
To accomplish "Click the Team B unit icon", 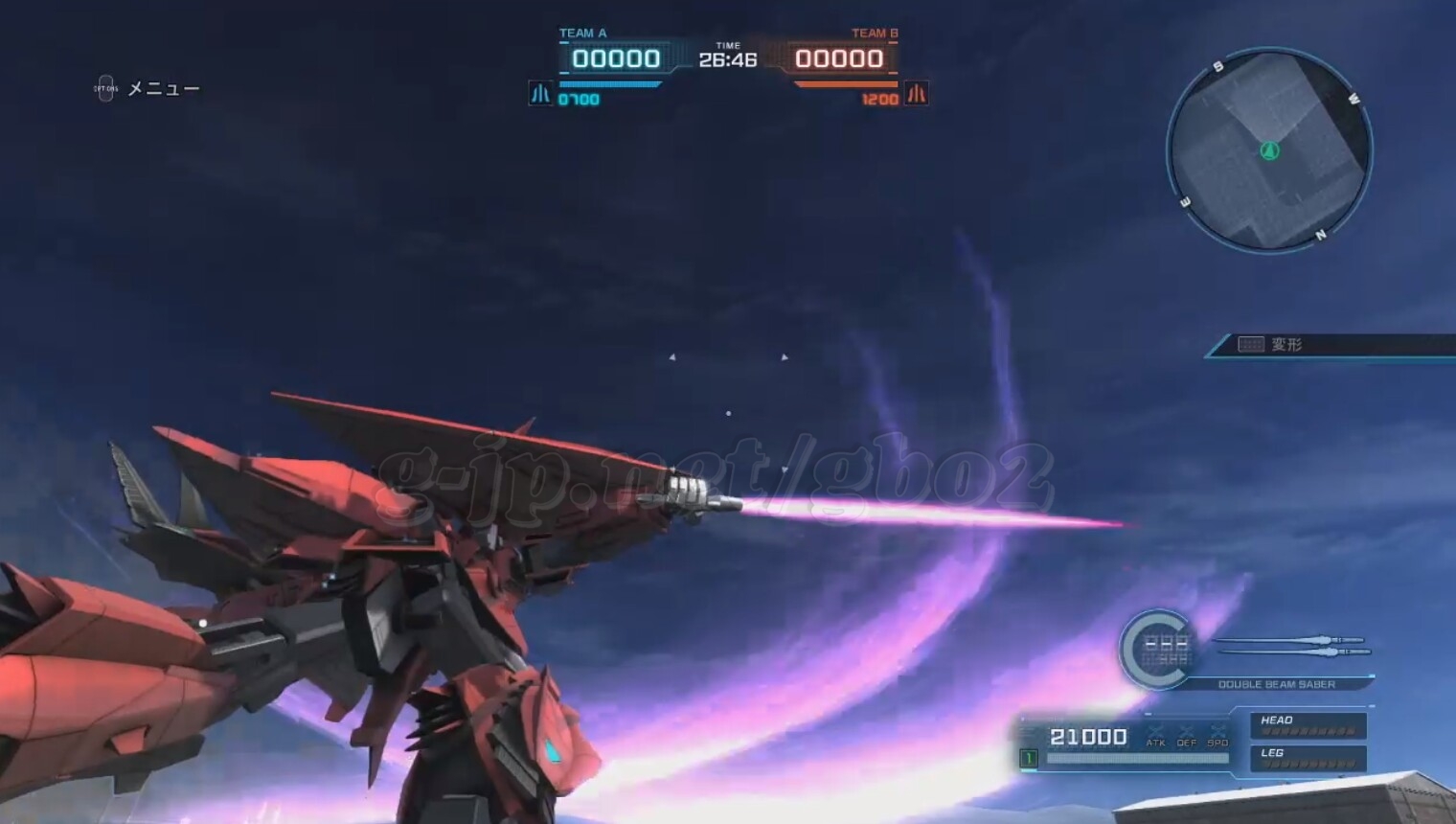I will pyautogui.click(x=917, y=94).
